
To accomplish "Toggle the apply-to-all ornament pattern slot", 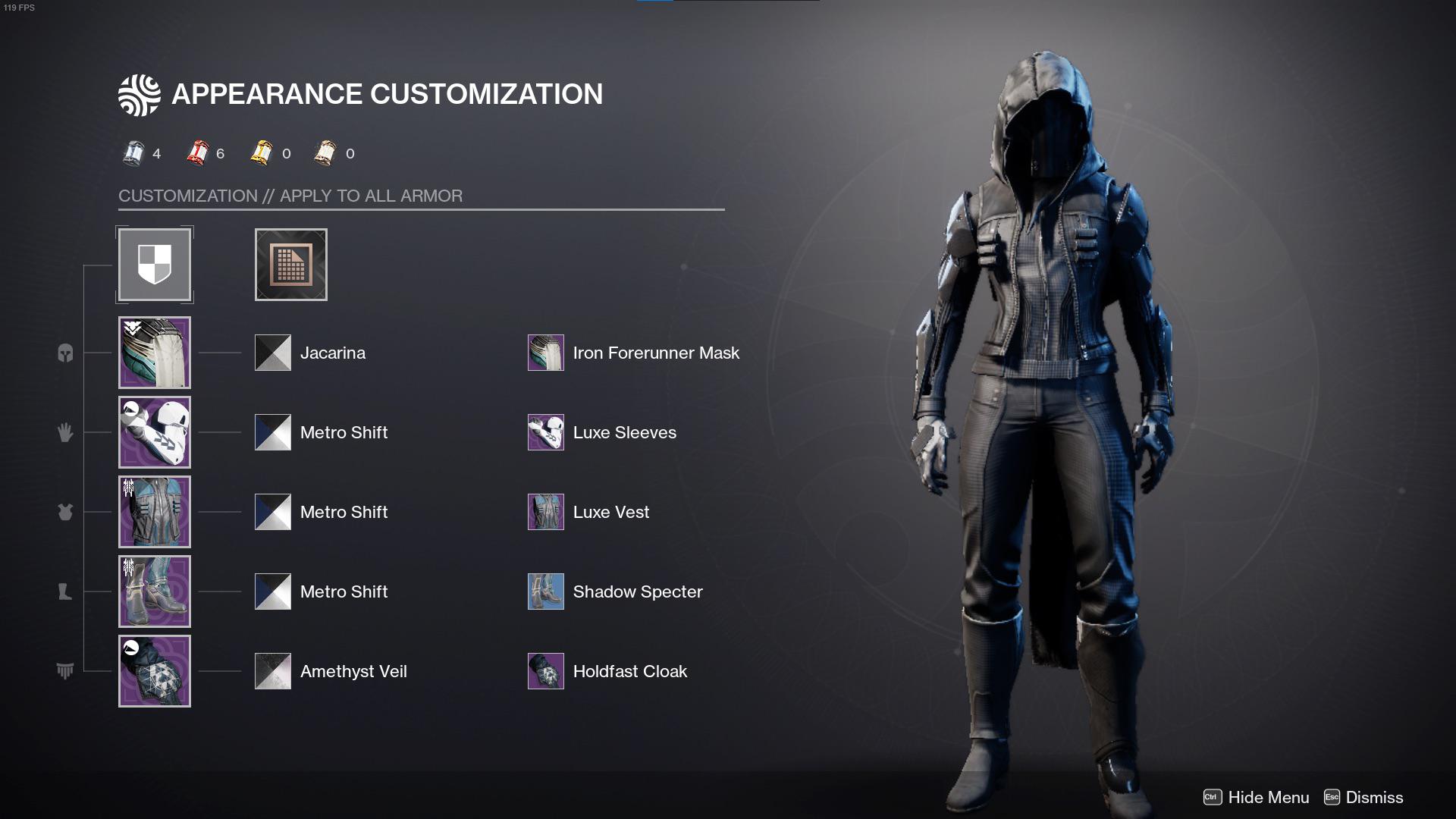I will click(x=290, y=264).
